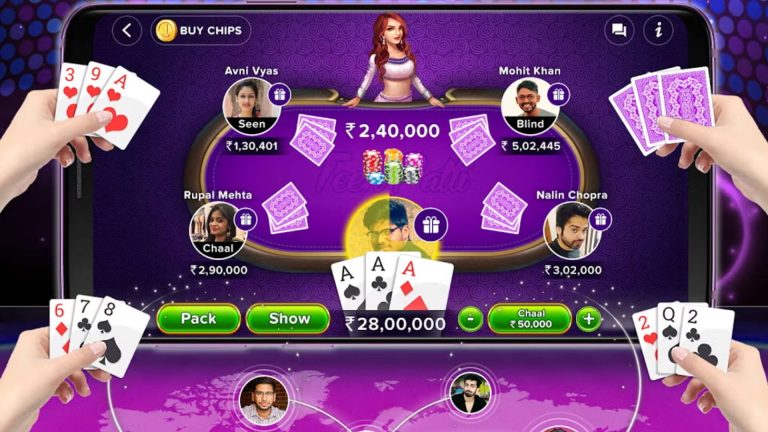The image size is (768, 432).
Task: Send a gift to Nalin Chopra
Action: (600, 219)
